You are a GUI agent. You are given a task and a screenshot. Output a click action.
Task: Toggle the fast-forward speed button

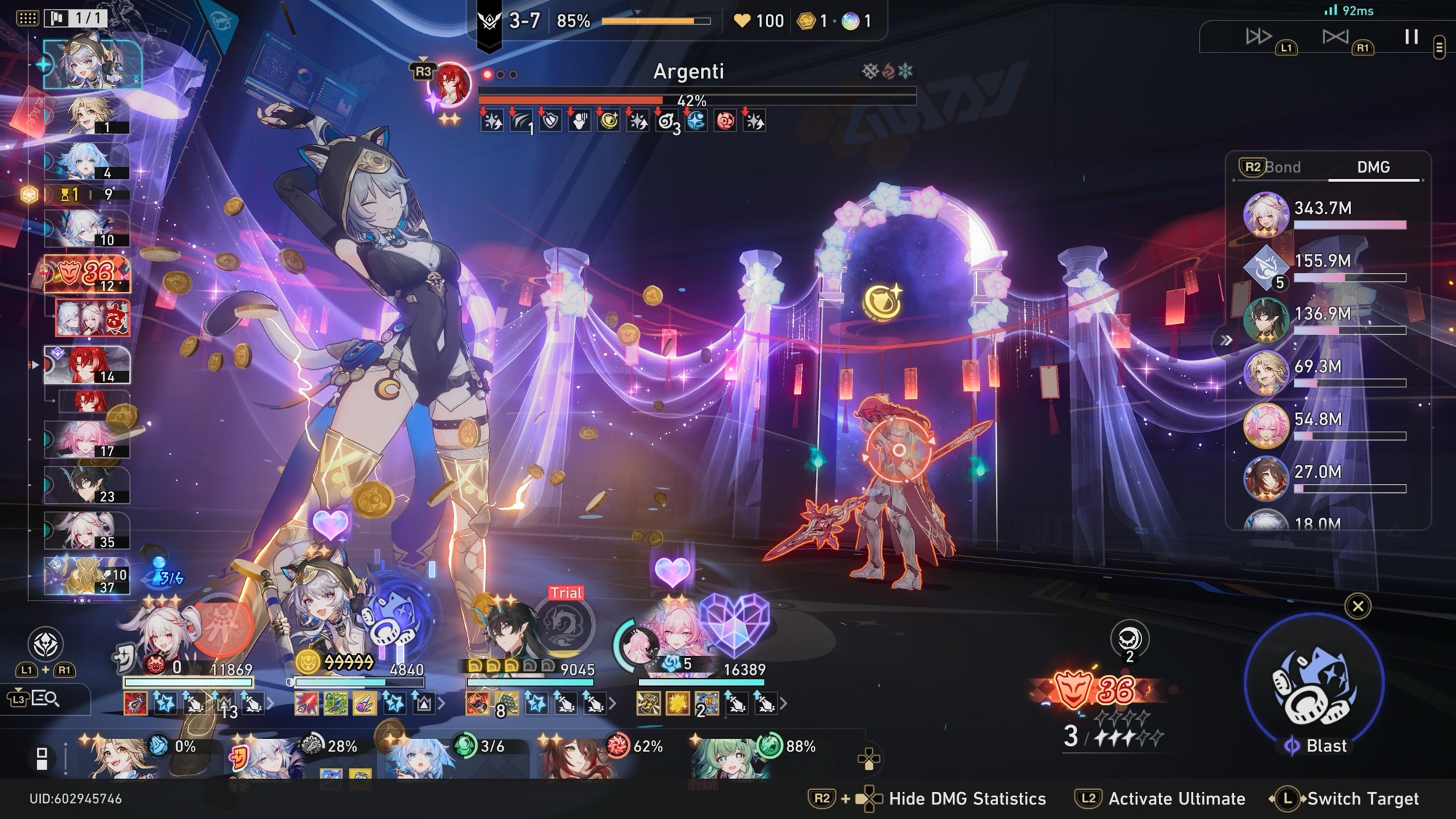(1258, 36)
